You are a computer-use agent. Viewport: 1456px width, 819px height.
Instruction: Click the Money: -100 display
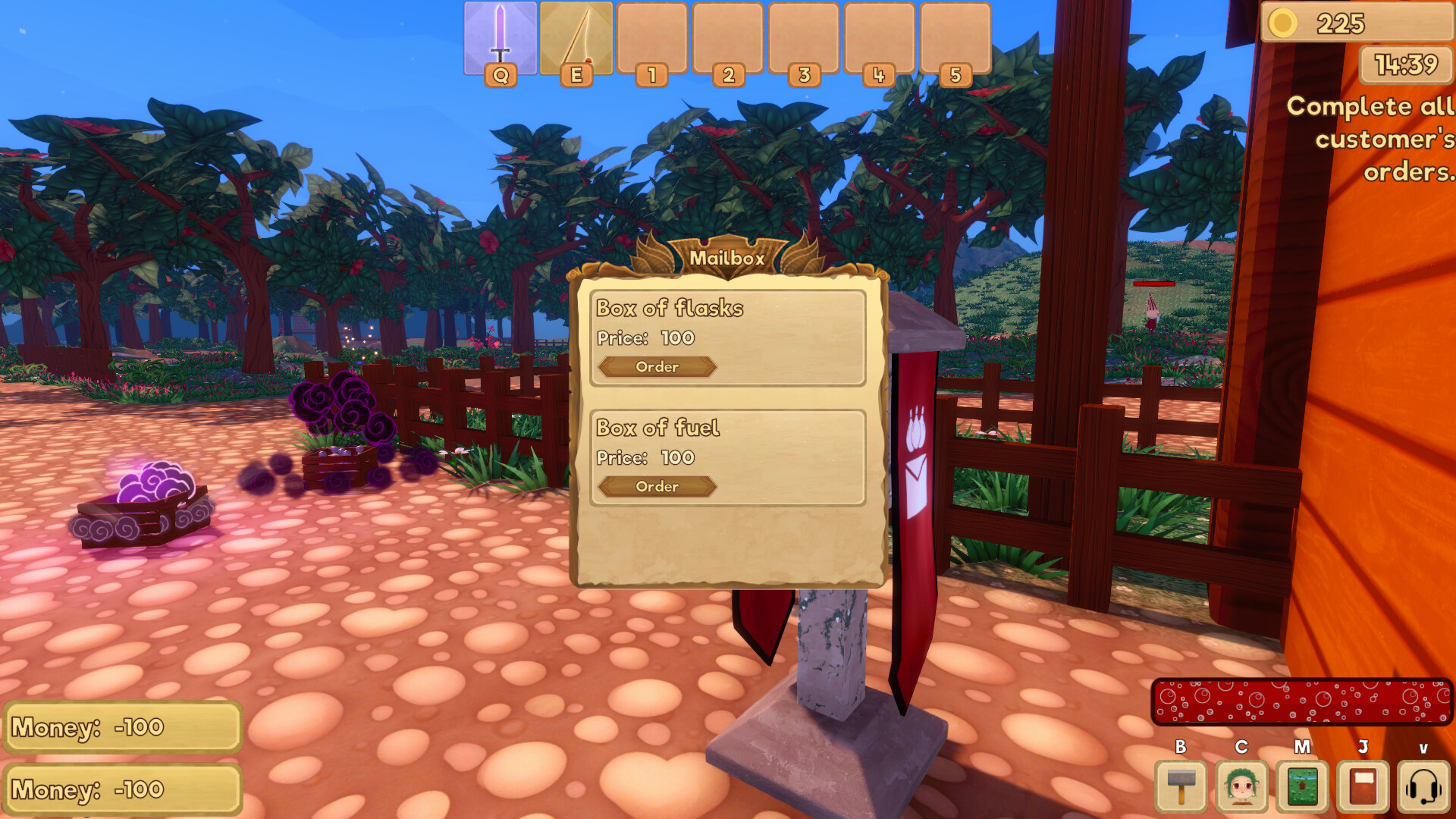coord(121,727)
